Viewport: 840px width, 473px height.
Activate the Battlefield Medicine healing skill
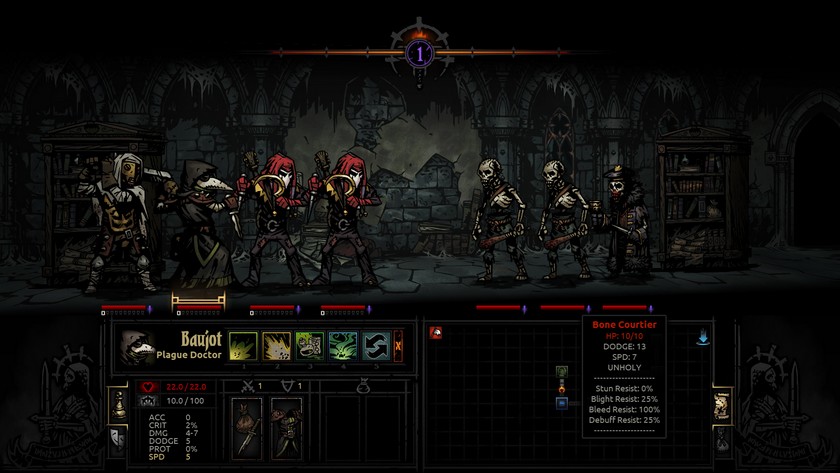coord(309,346)
